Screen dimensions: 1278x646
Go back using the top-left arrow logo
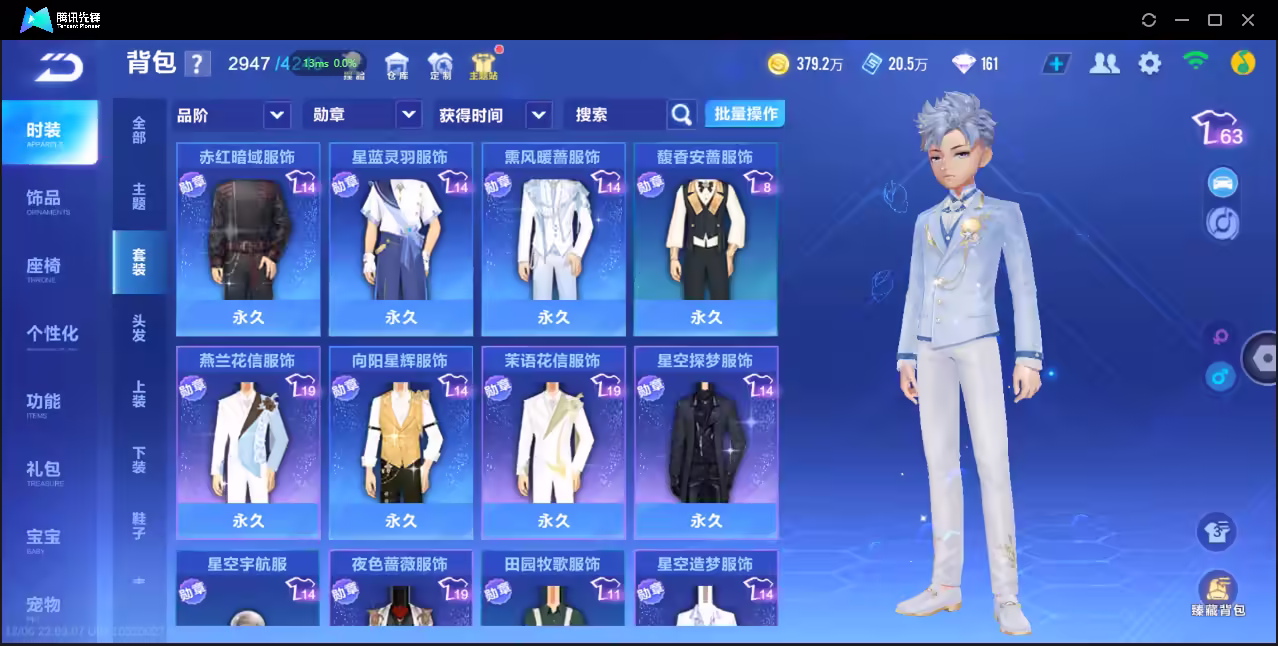pyautogui.click(x=59, y=66)
